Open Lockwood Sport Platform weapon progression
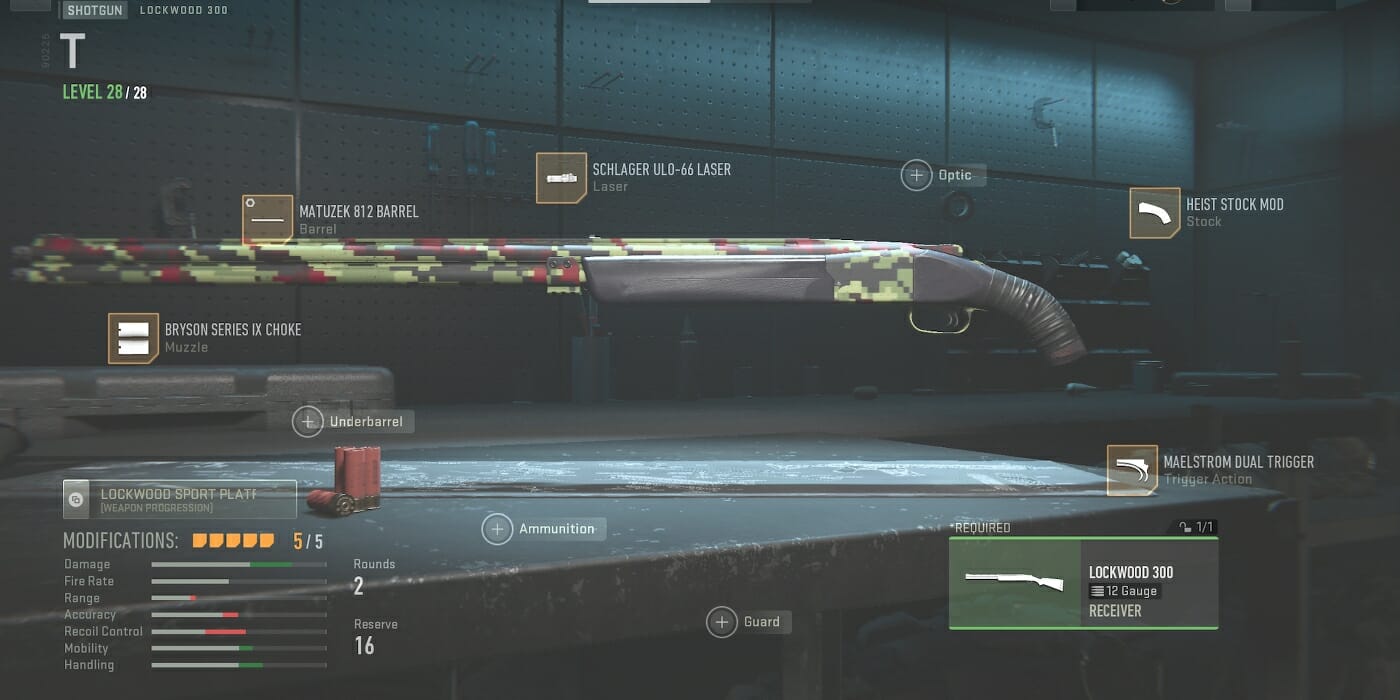1400x700 pixels. (x=180, y=499)
